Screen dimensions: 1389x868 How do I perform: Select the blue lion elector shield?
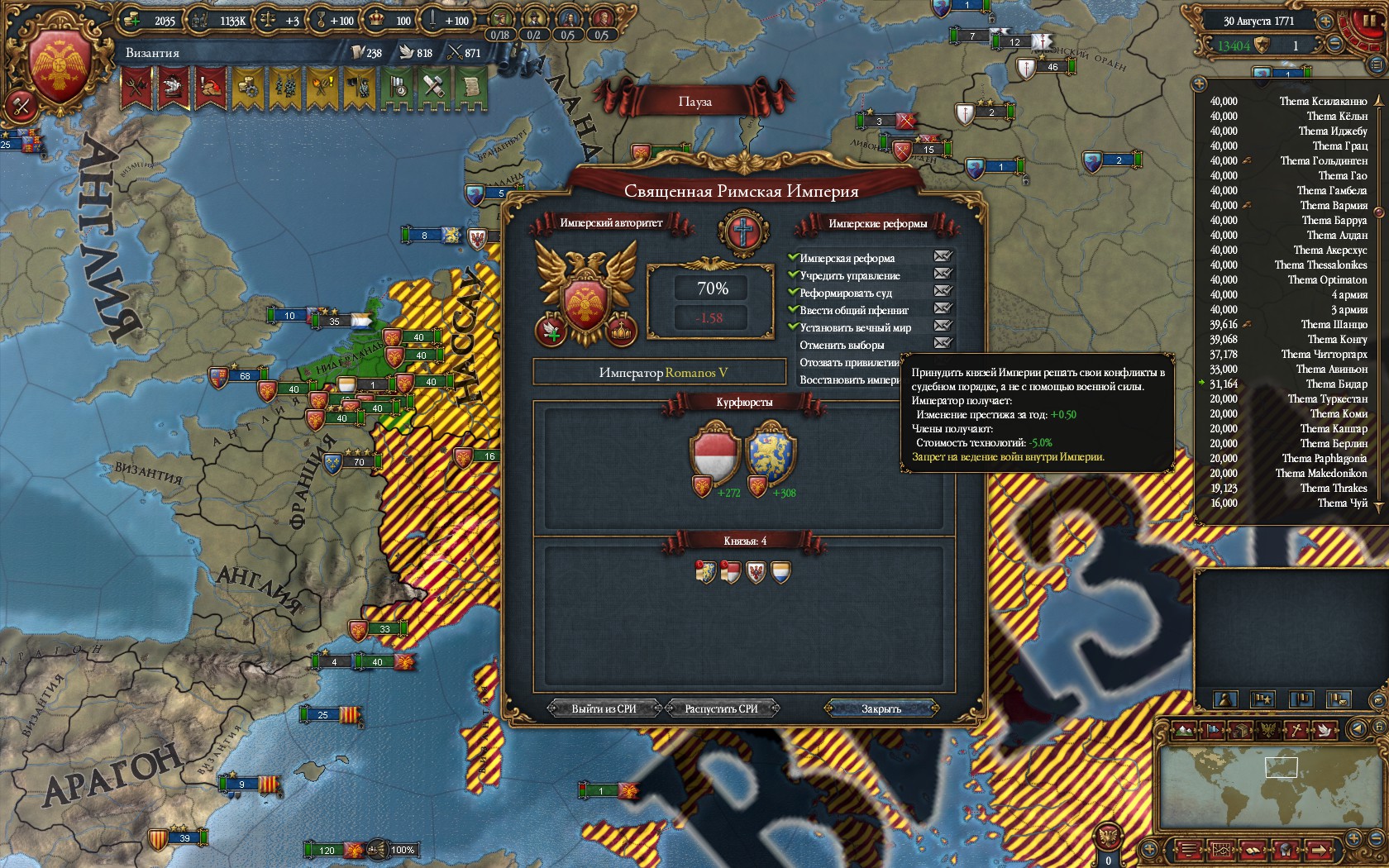click(771, 453)
